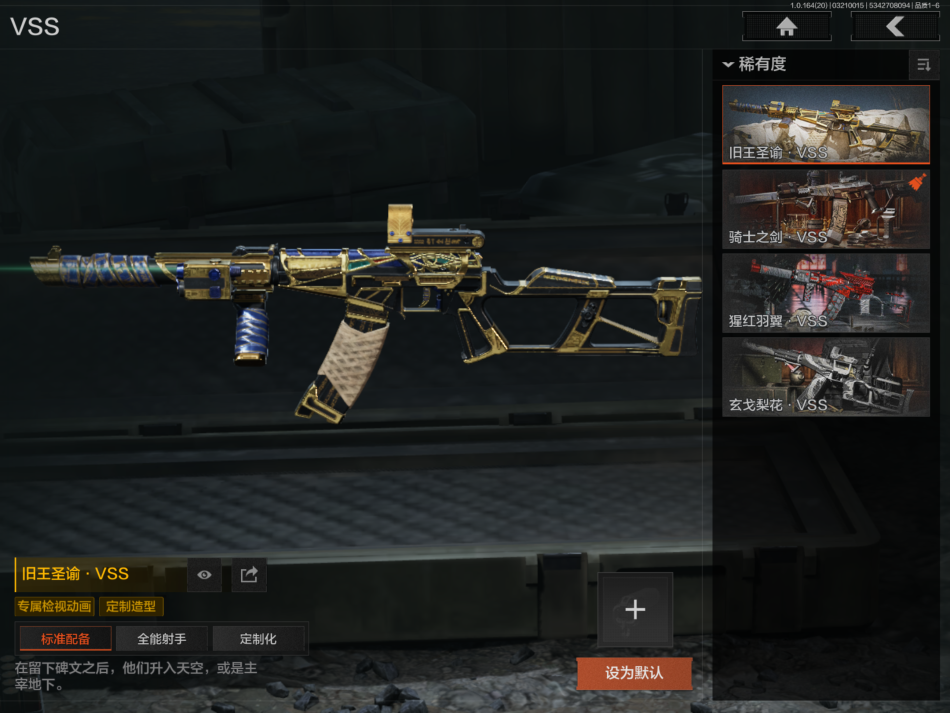Toggle the eye preview icon

[x=204, y=574]
